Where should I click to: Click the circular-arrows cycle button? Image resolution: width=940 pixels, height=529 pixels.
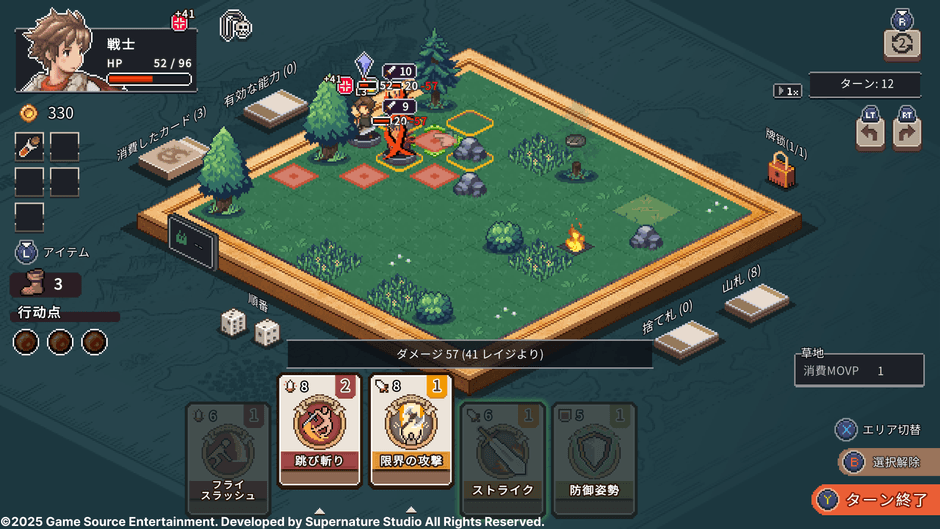click(901, 43)
